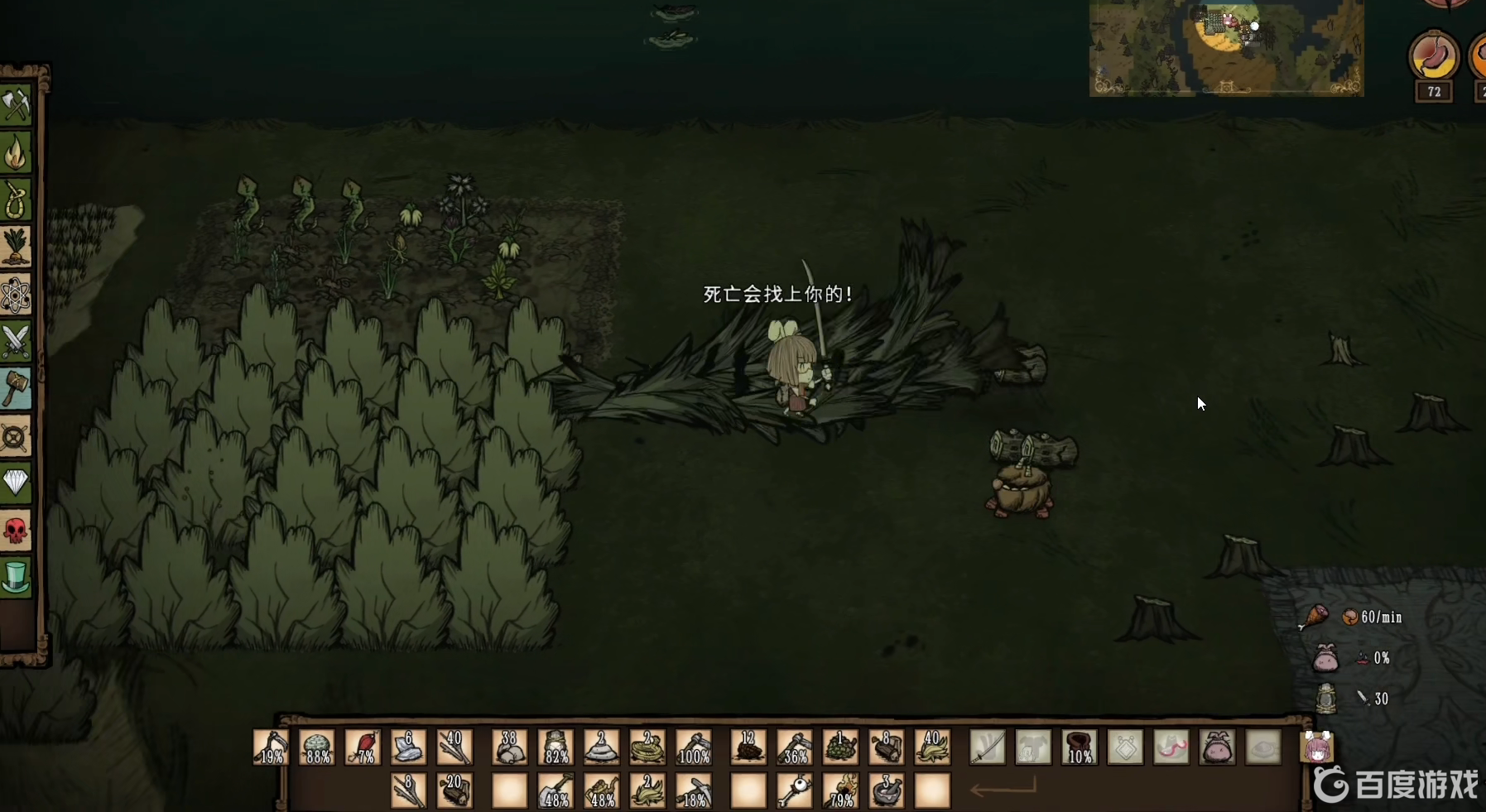
Task: Select the 12 pine cones slot
Action: (748, 747)
